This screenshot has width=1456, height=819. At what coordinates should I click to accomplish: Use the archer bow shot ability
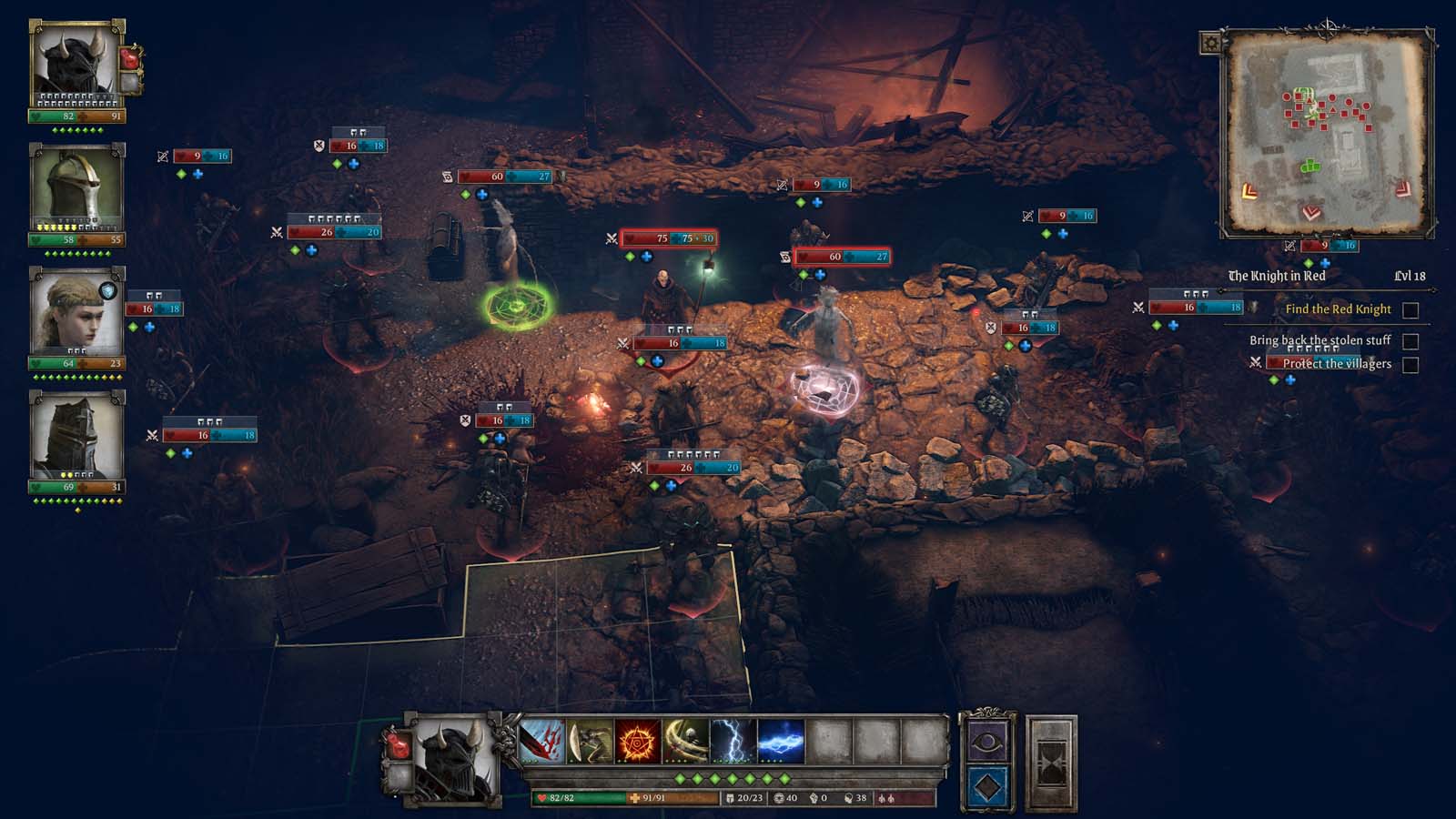(590, 741)
